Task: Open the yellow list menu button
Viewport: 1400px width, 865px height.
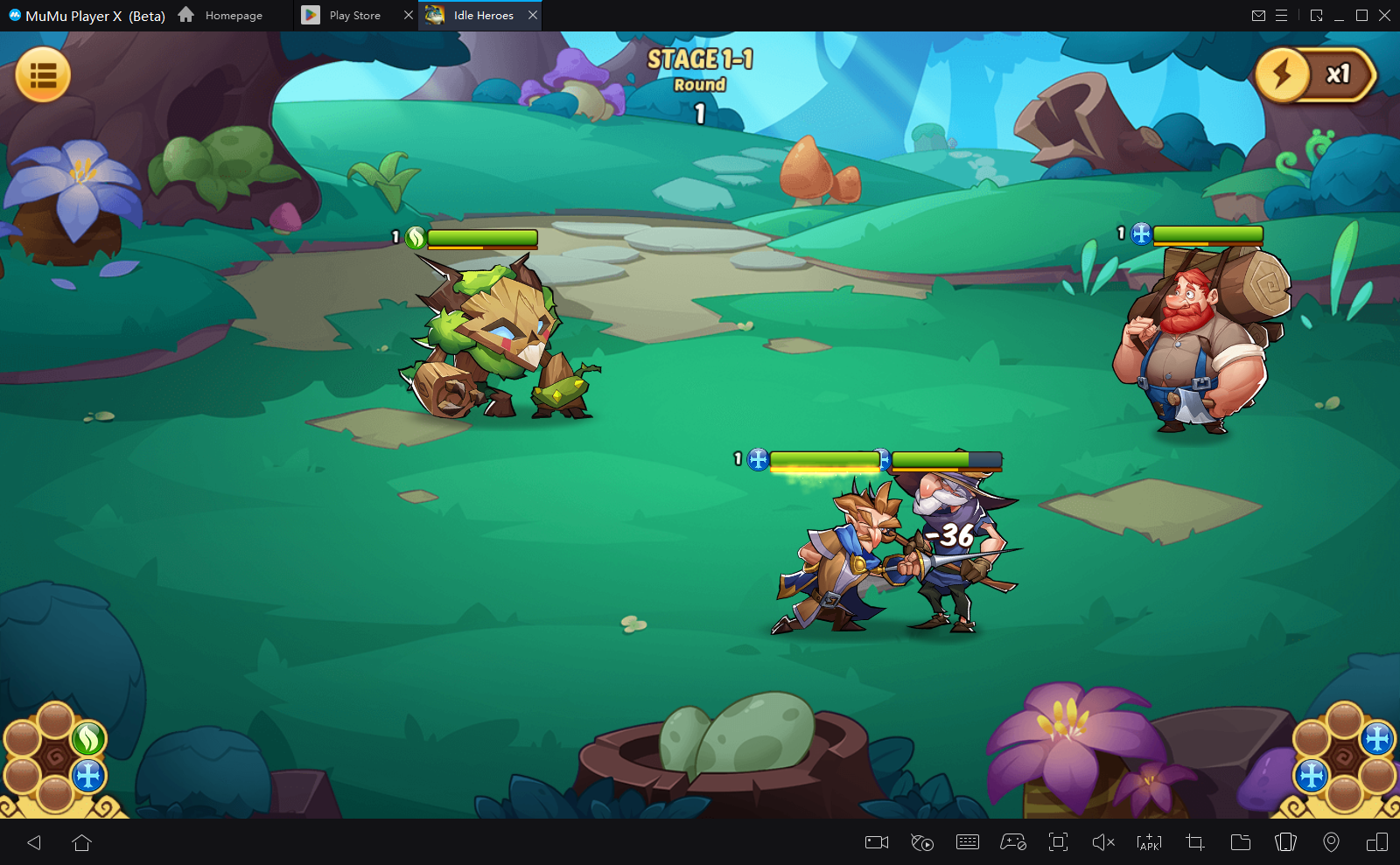Action: tap(43, 75)
